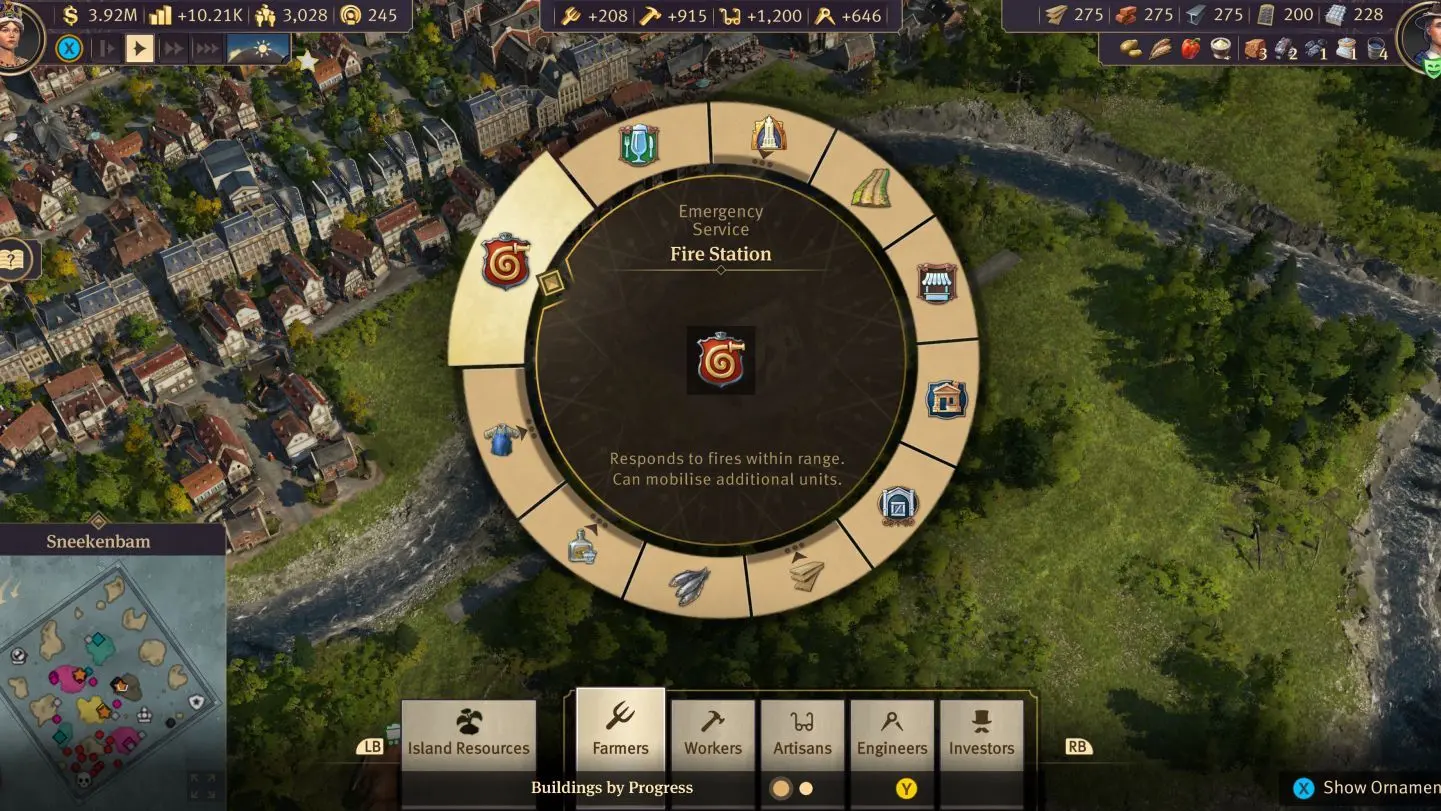This screenshot has width=1441, height=811.
Task: Select the Fire Station radial segment
Action: click(506, 262)
